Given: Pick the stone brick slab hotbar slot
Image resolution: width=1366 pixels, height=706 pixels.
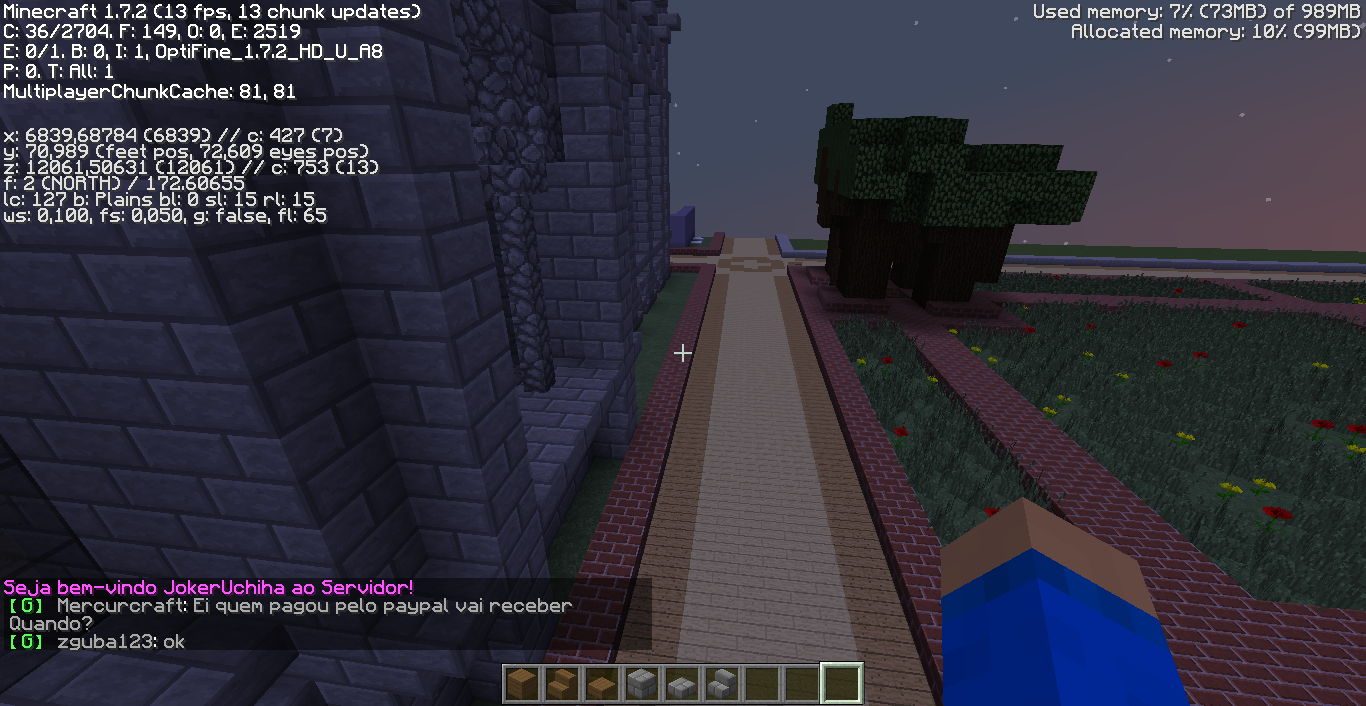Looking at the screenshot, I should 681,685.
